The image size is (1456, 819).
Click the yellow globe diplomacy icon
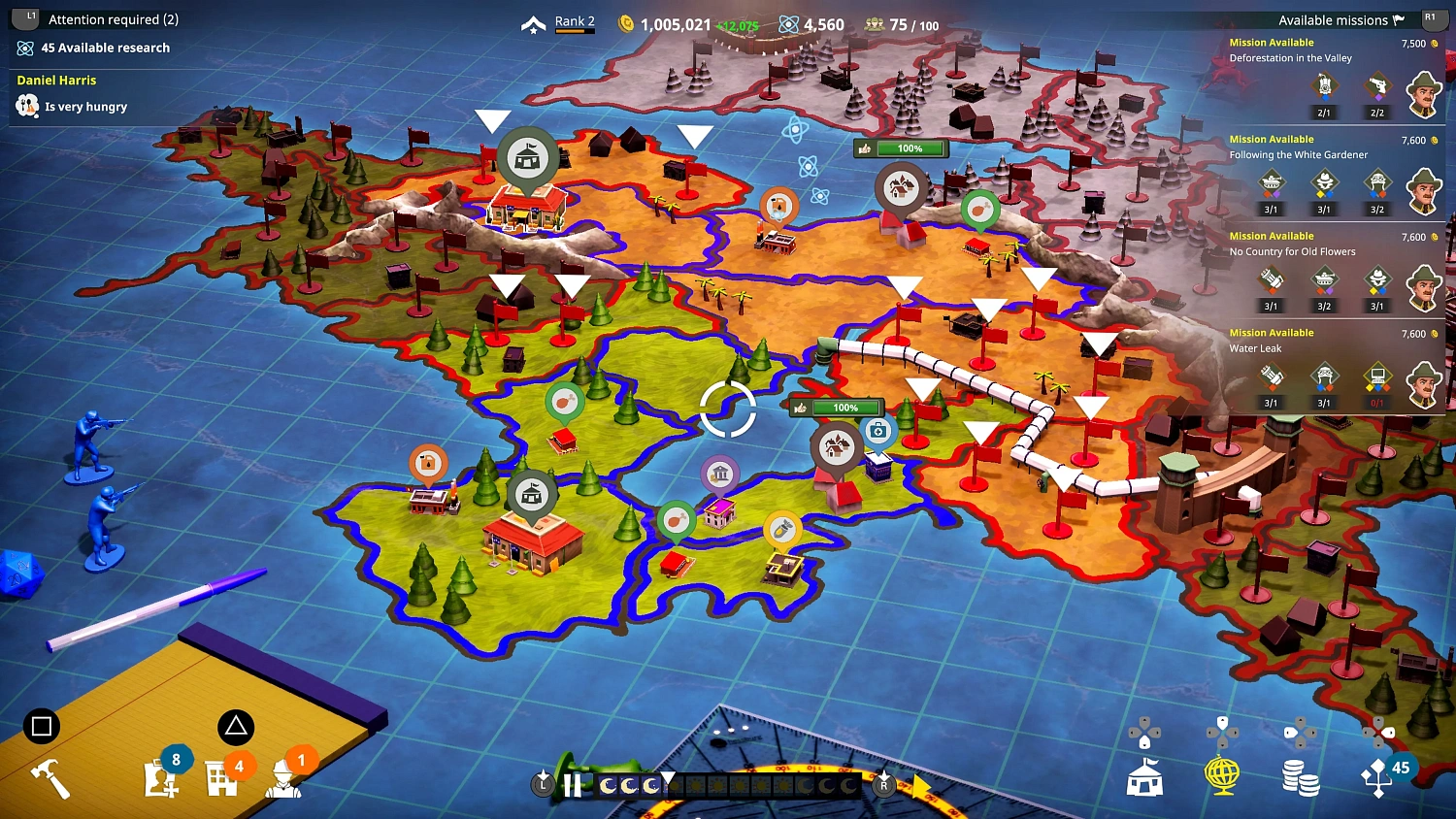pos(1222,774)
